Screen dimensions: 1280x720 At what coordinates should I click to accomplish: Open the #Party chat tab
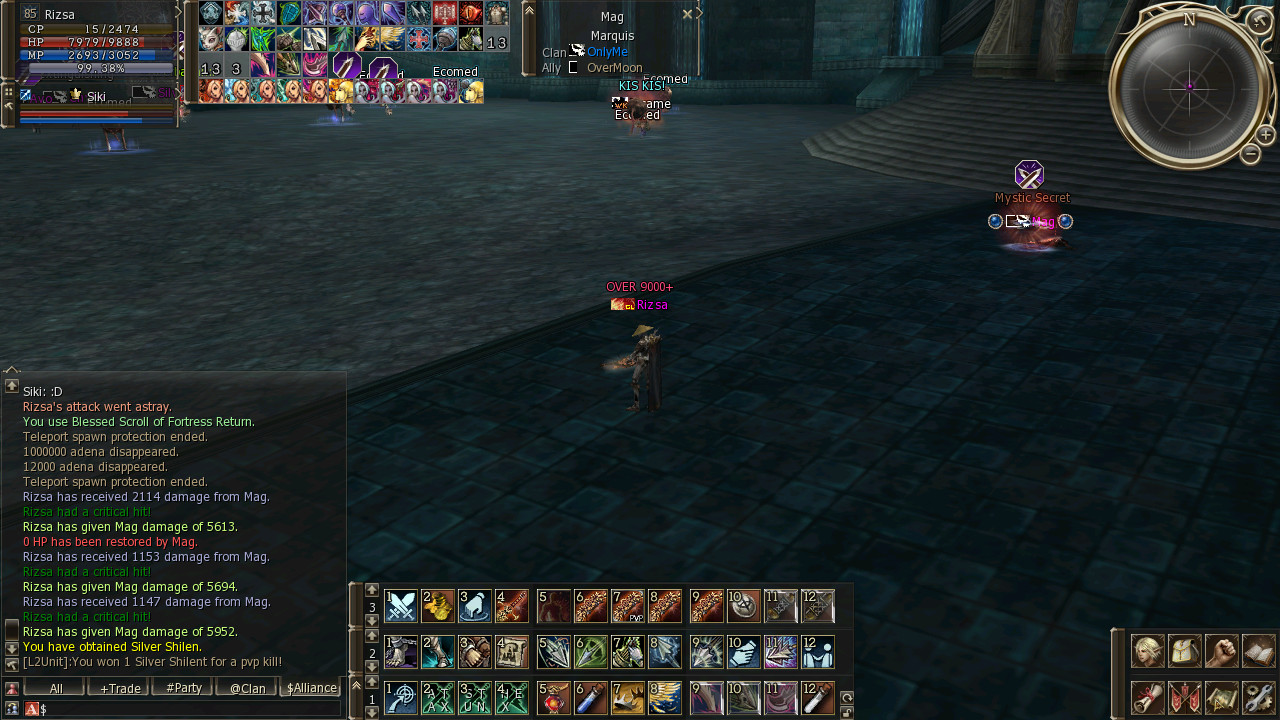183,688
